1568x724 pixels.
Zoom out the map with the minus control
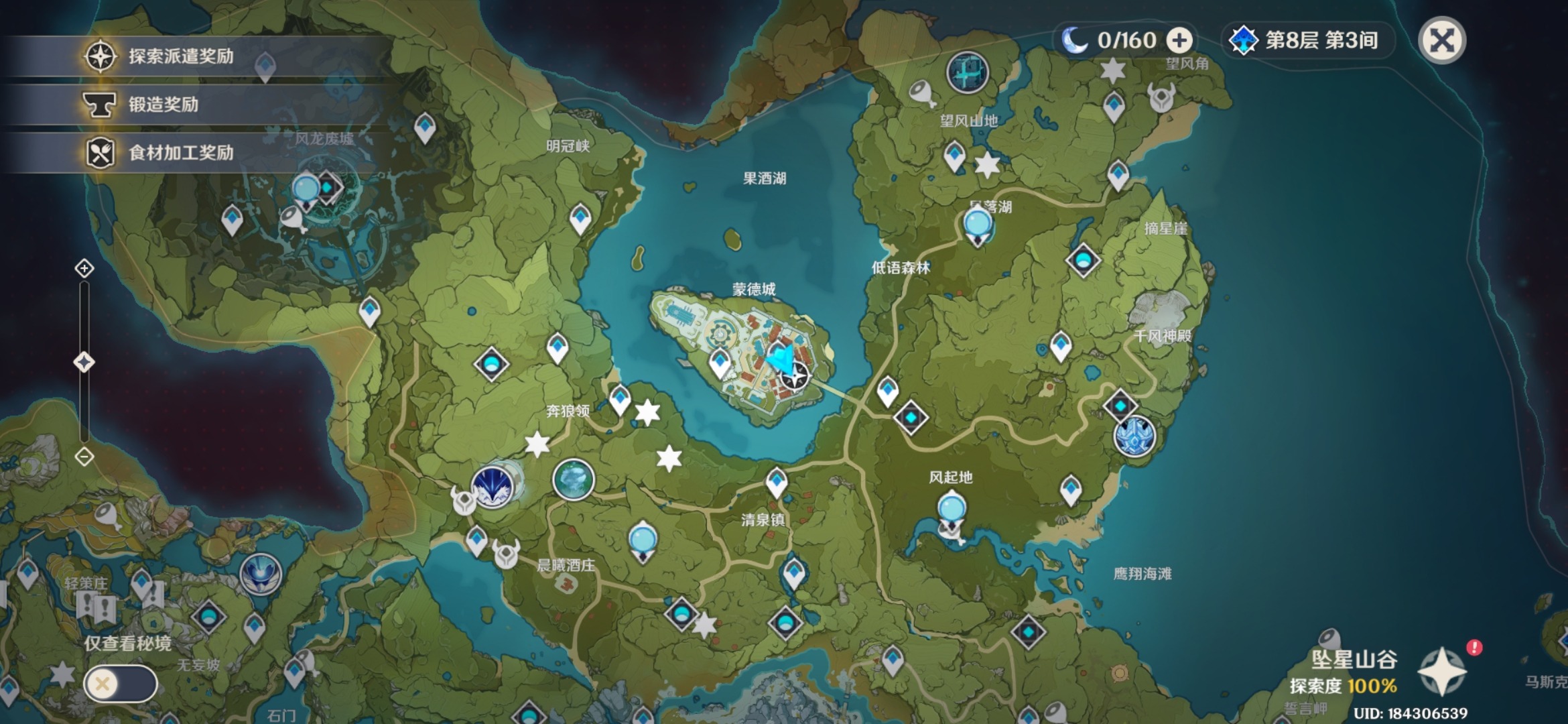coord(84,457)
